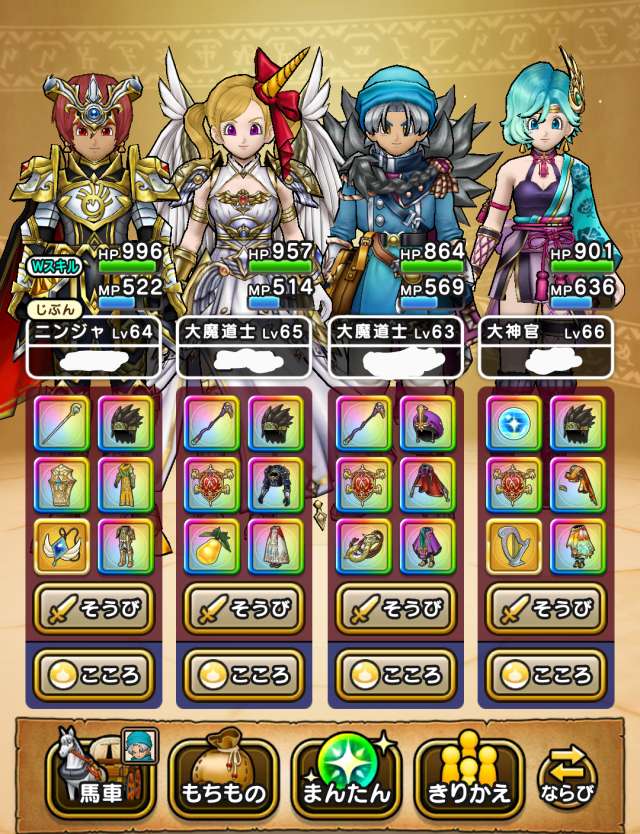Tap the きりかえ party switch button
Image resolution: width=640 pixels, height=834 pixels.
tap(470, 773)
